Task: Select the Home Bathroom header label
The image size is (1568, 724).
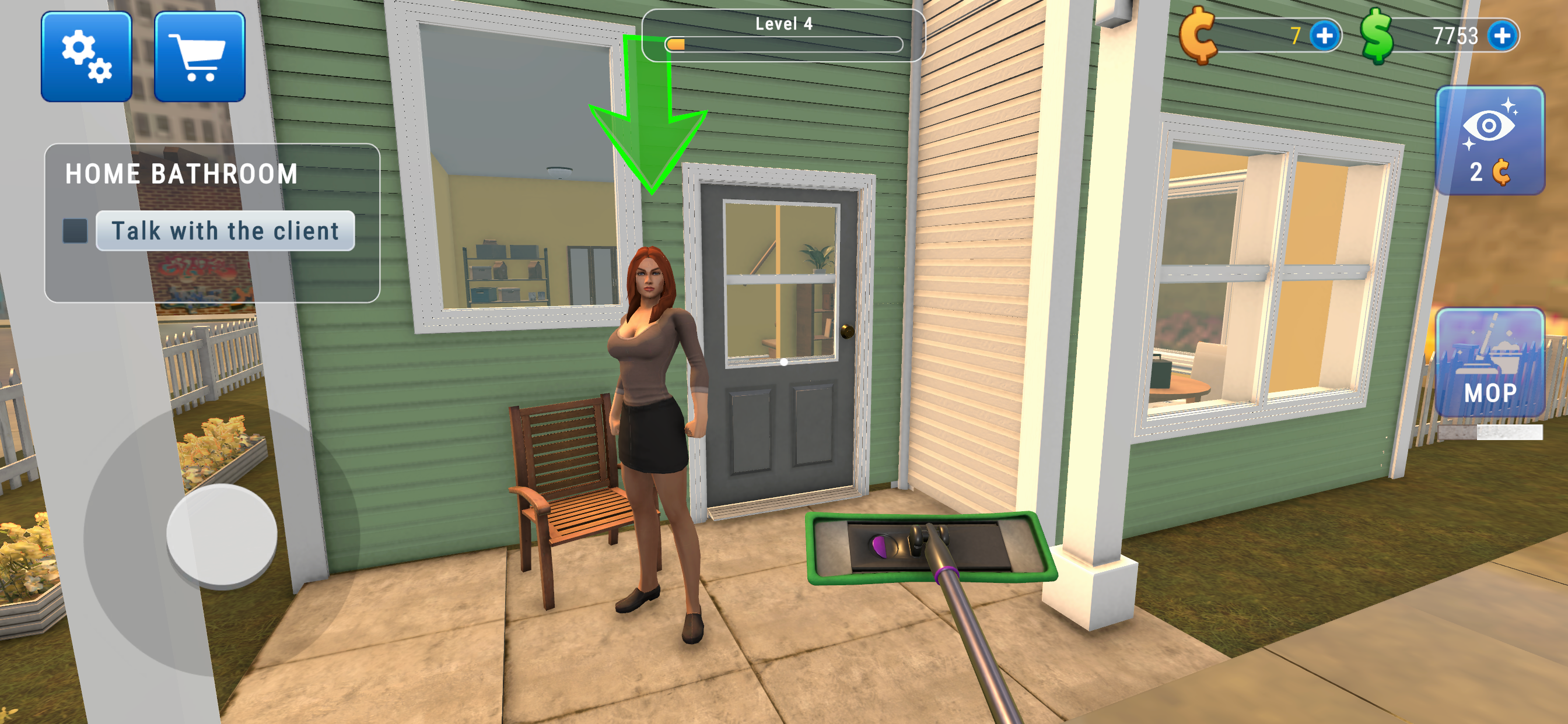Action: tap(181, 173)
